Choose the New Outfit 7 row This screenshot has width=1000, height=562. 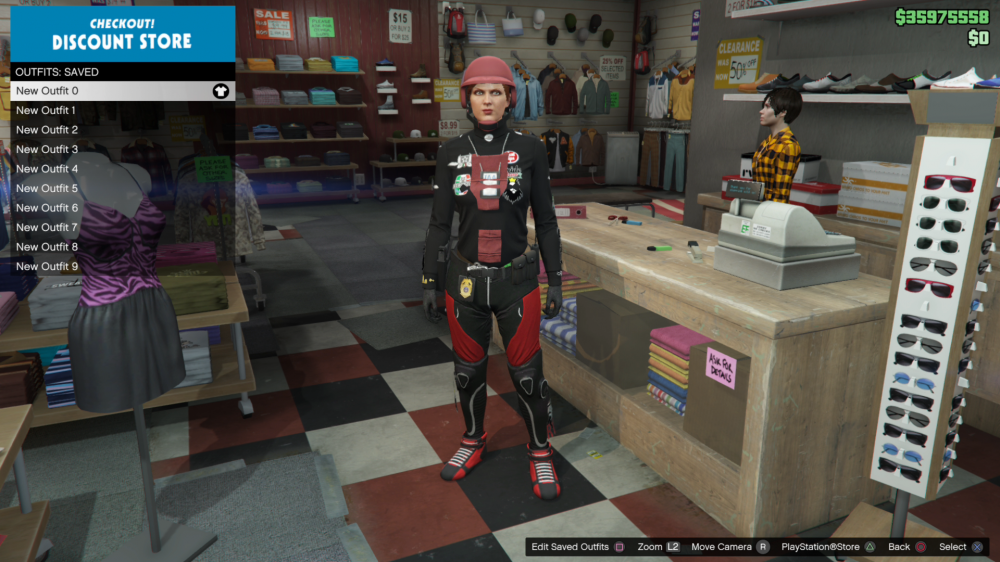tap(47, 227)
